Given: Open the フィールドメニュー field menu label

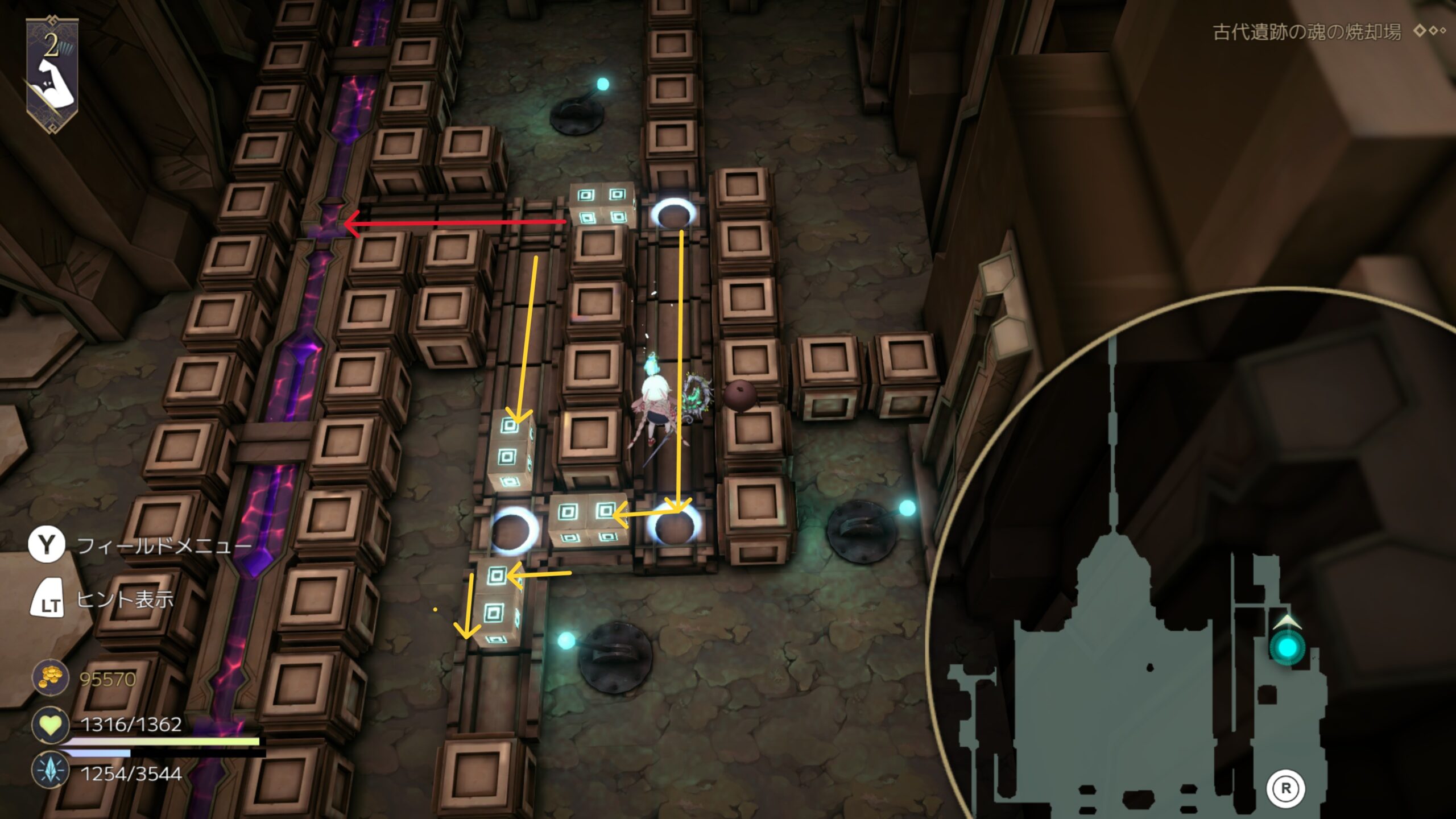Looking at the screenshot, I should click(164, 546).
